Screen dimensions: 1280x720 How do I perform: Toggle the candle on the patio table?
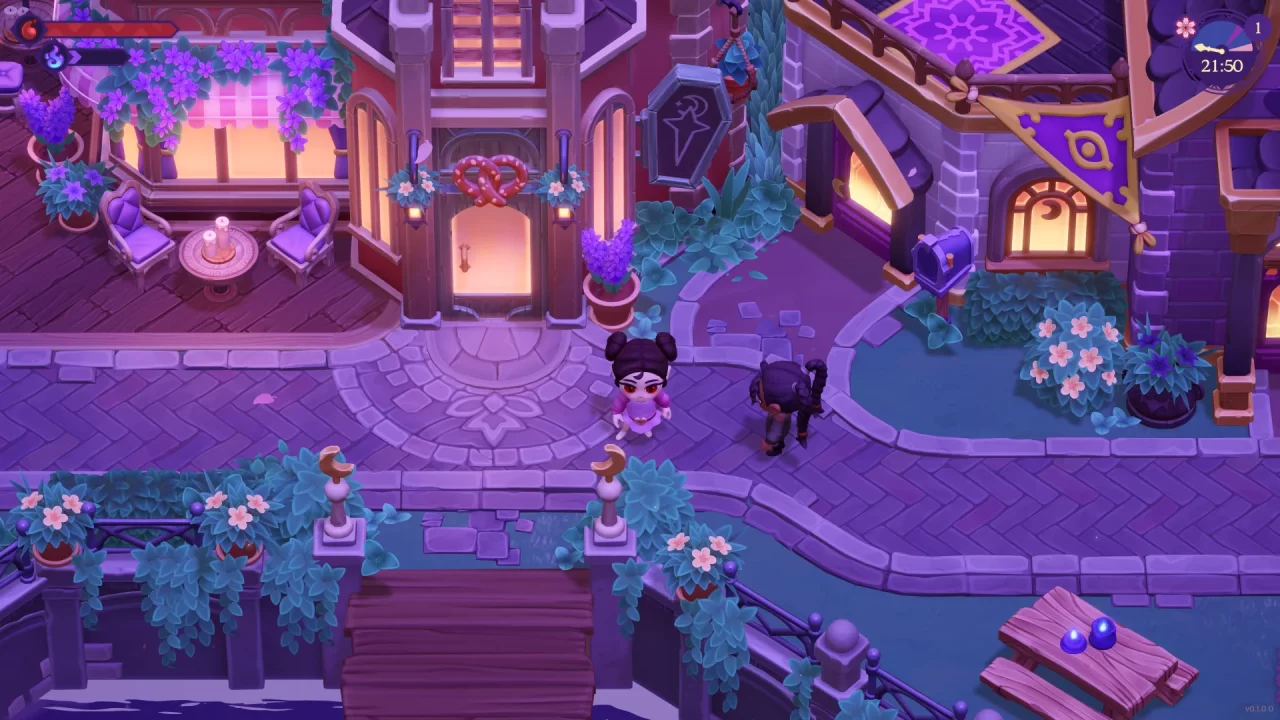[x=222, y=232]
